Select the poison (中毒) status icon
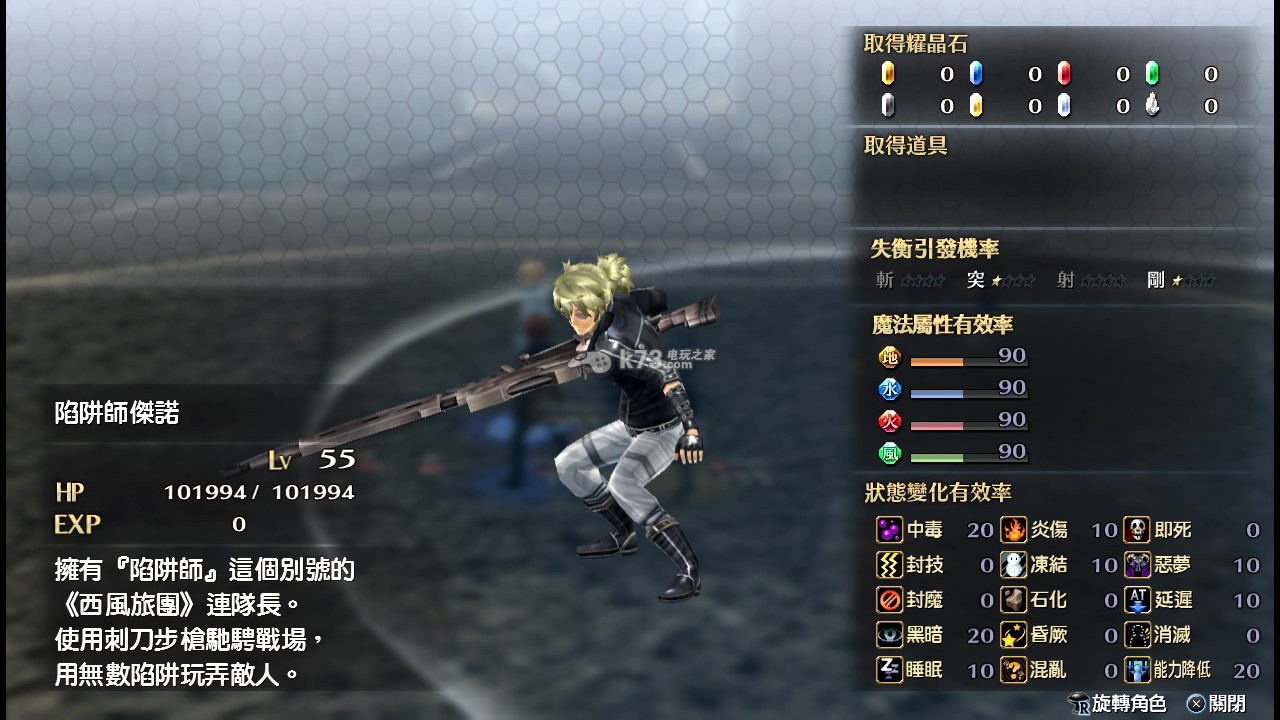 889,530
